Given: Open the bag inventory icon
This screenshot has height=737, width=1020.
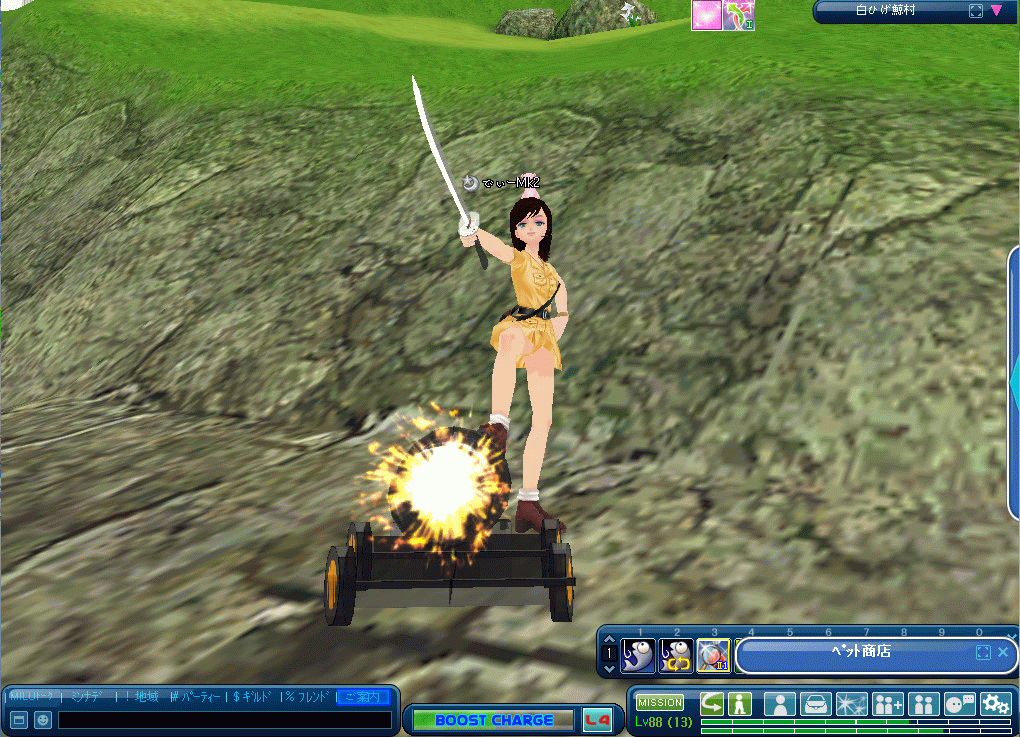Looking at the screenshot, I should coord(816,703).
